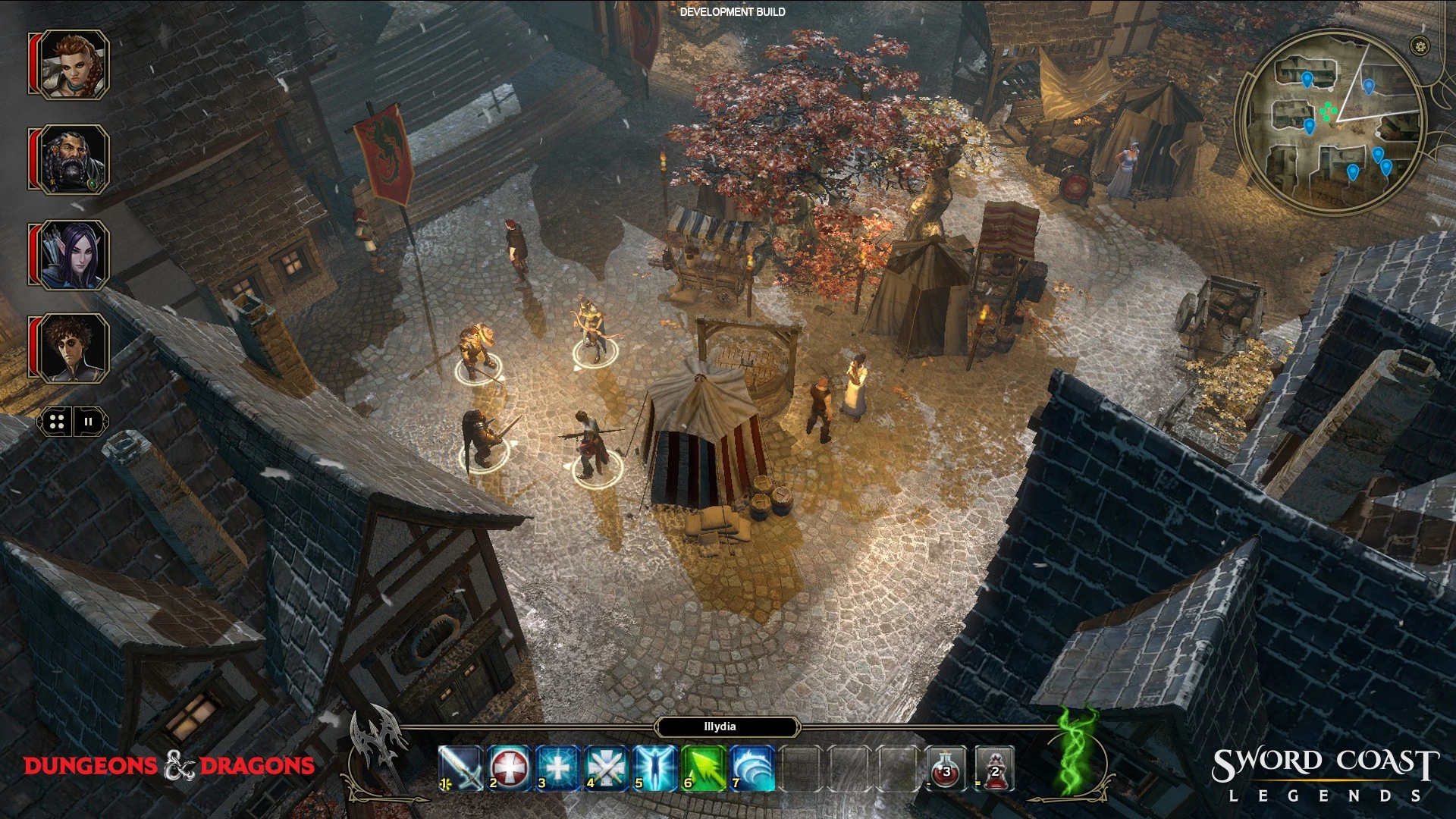
Task: Open the gear settings icon beside the minimap
Action: click(1420, 46)
